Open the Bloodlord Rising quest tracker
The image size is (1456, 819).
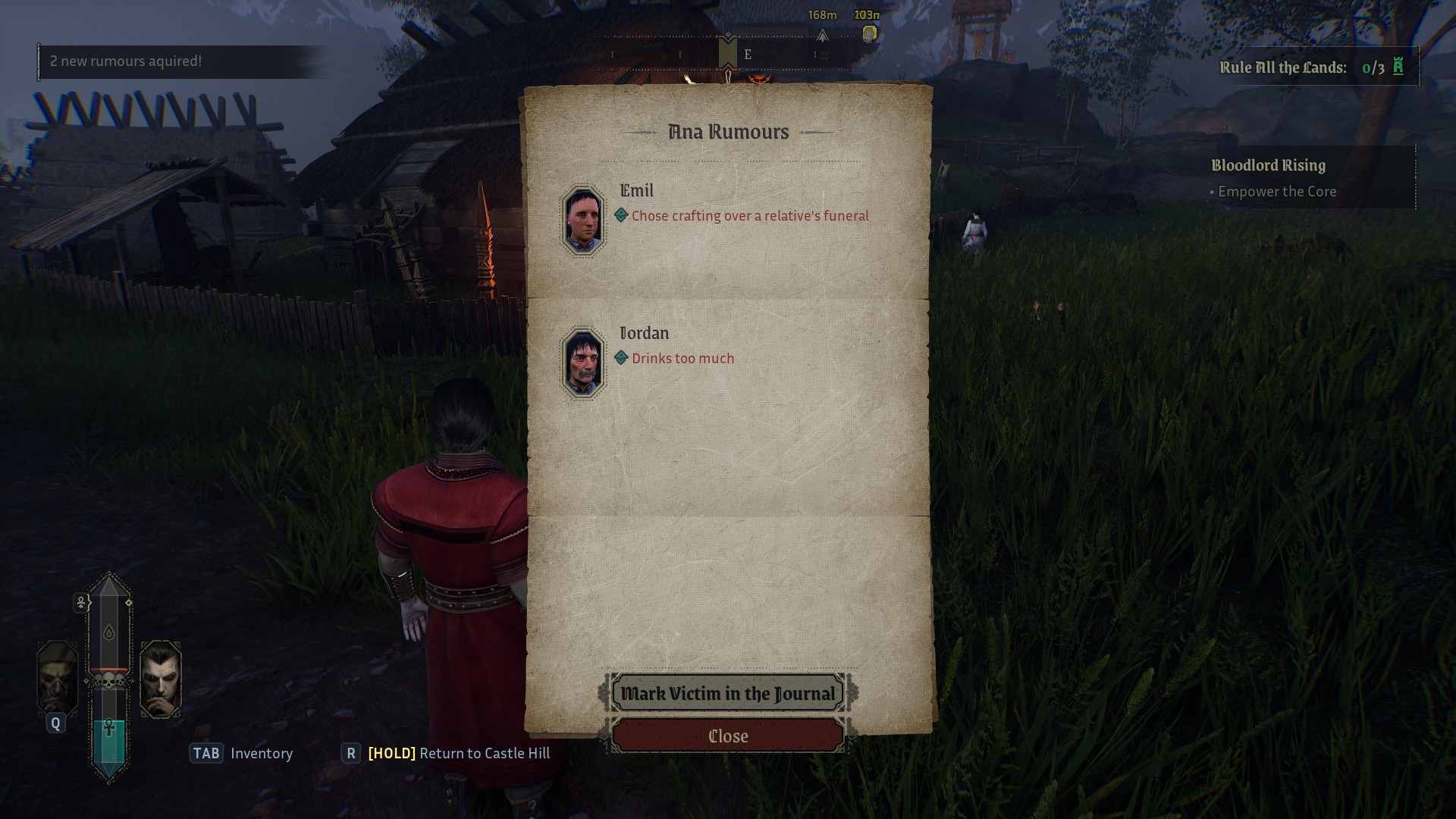(1268, 165)
